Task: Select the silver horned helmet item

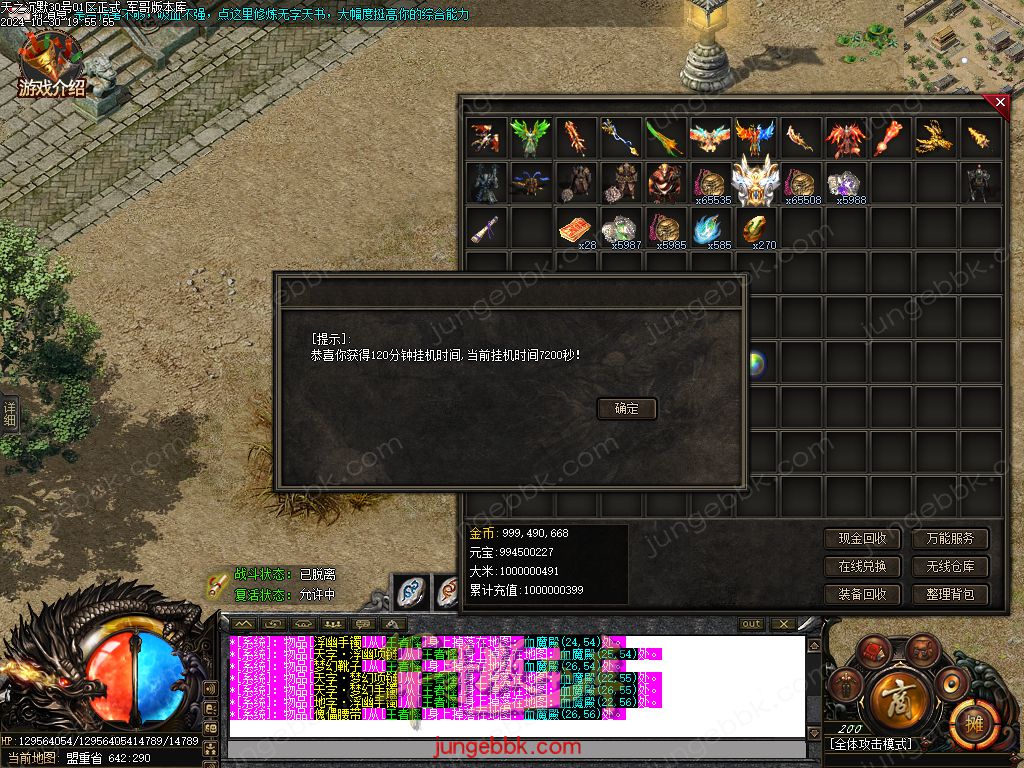Action: pos(753,181)
